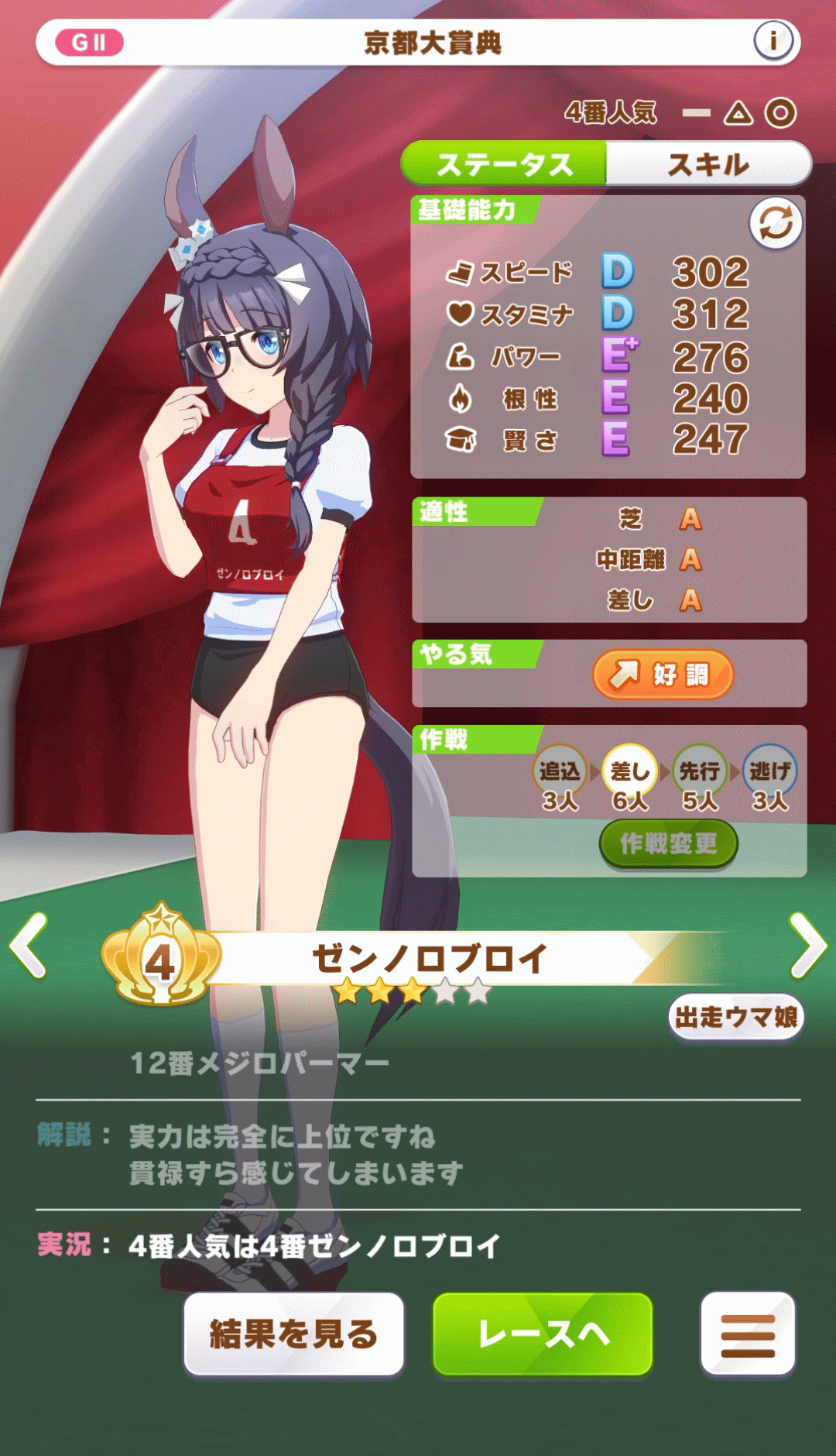Switch to the スキル tab
The width and height of the screenshot is (836, 1456).
click(708, 164)
